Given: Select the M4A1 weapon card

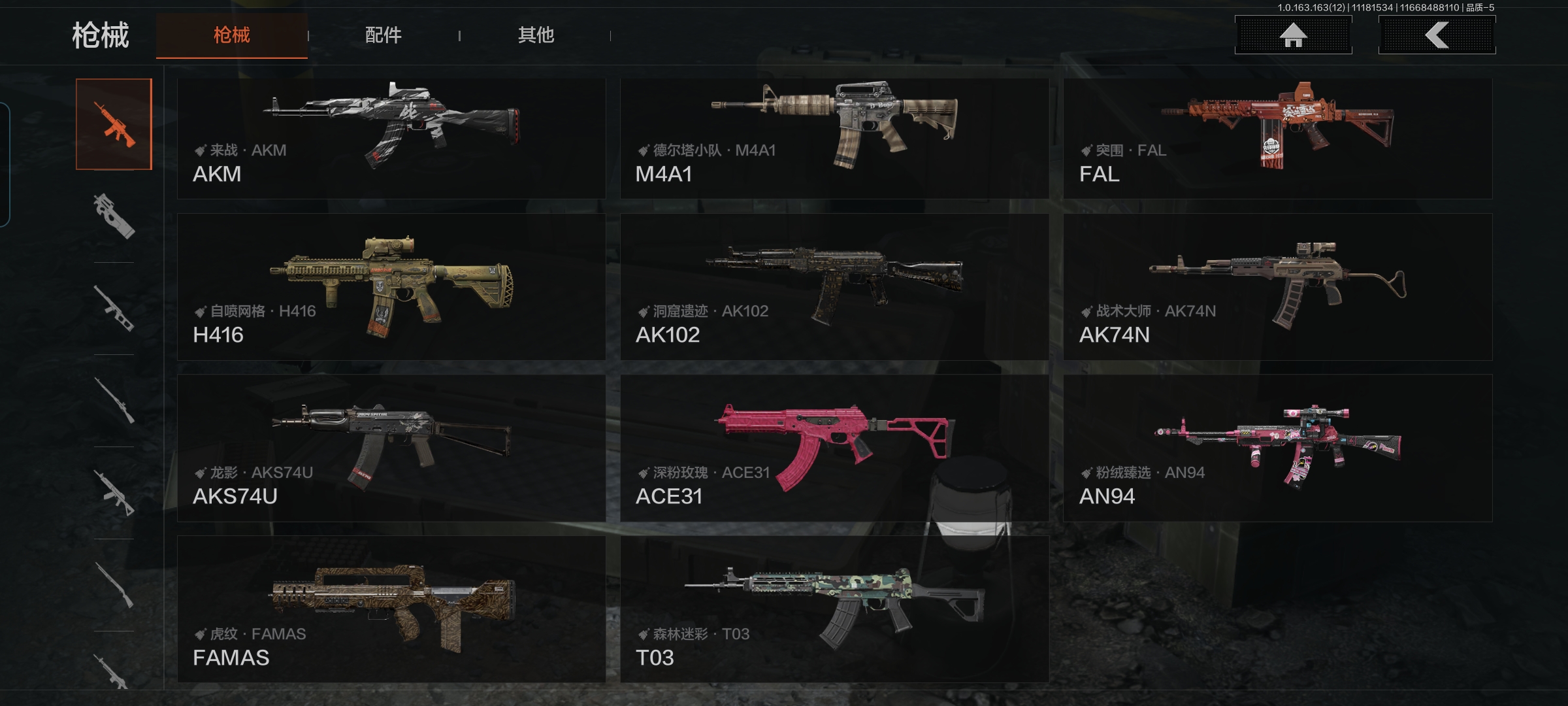Looking at the screenshot, I should click(834, 139).
